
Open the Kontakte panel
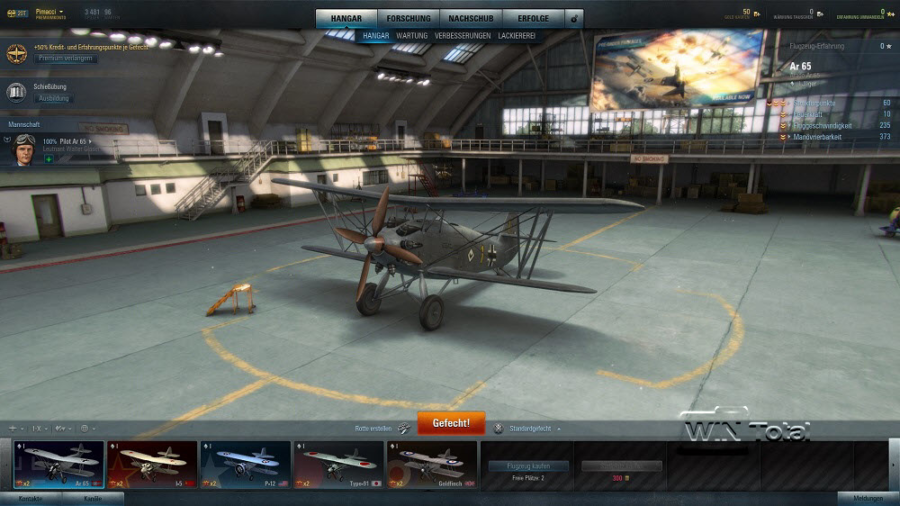(x=30, y=498)
